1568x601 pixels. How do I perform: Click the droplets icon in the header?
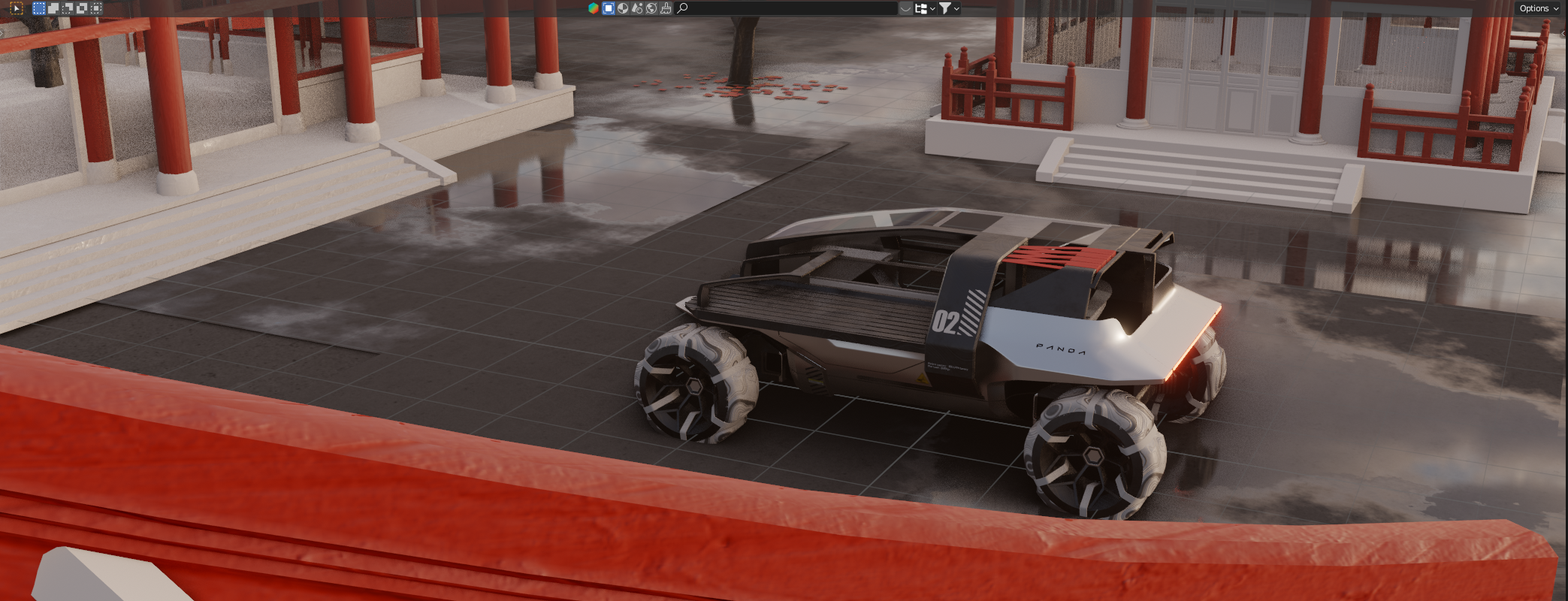tap(636, 8)
